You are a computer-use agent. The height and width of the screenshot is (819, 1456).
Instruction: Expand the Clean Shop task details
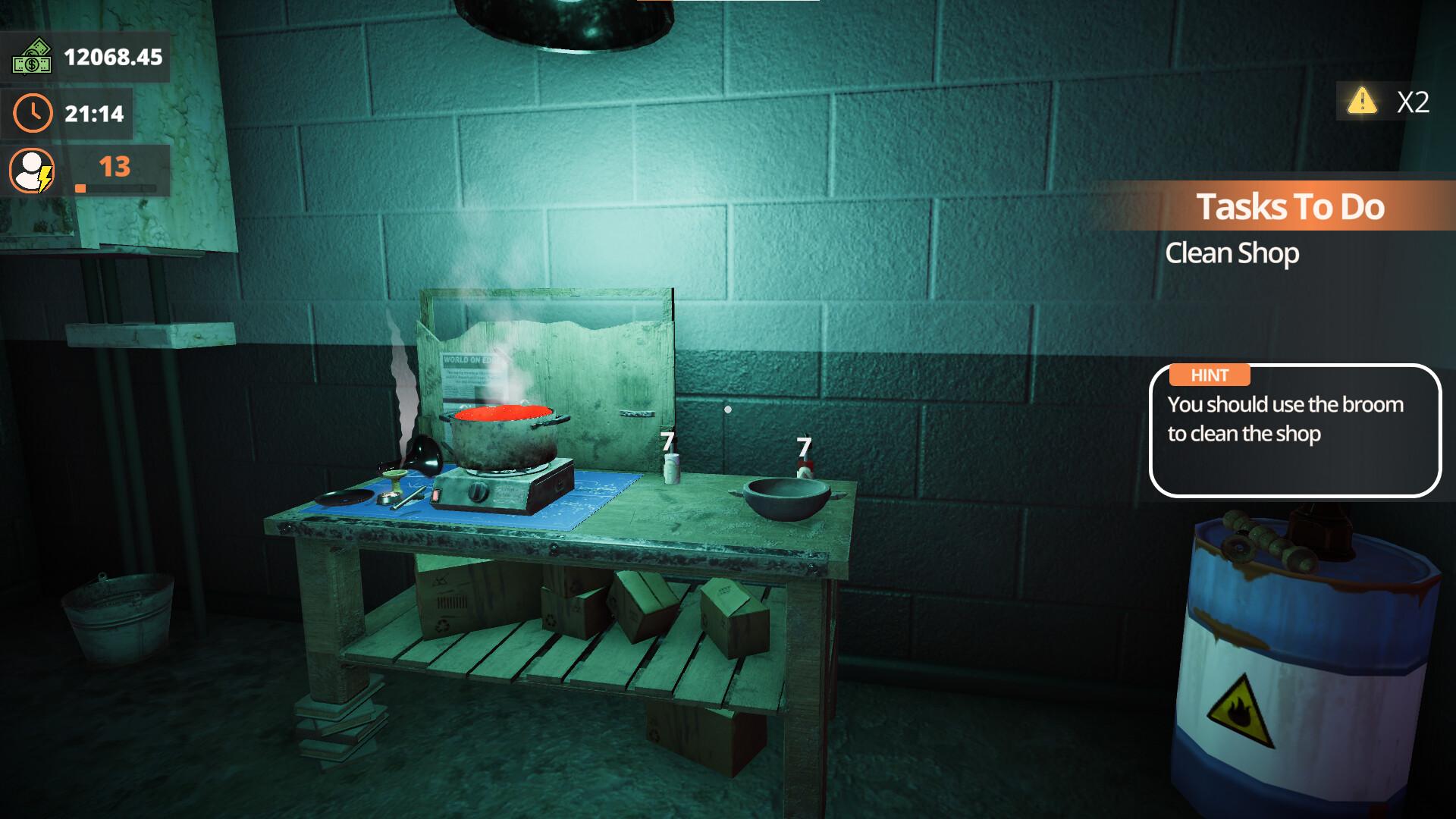point(1232,253)
